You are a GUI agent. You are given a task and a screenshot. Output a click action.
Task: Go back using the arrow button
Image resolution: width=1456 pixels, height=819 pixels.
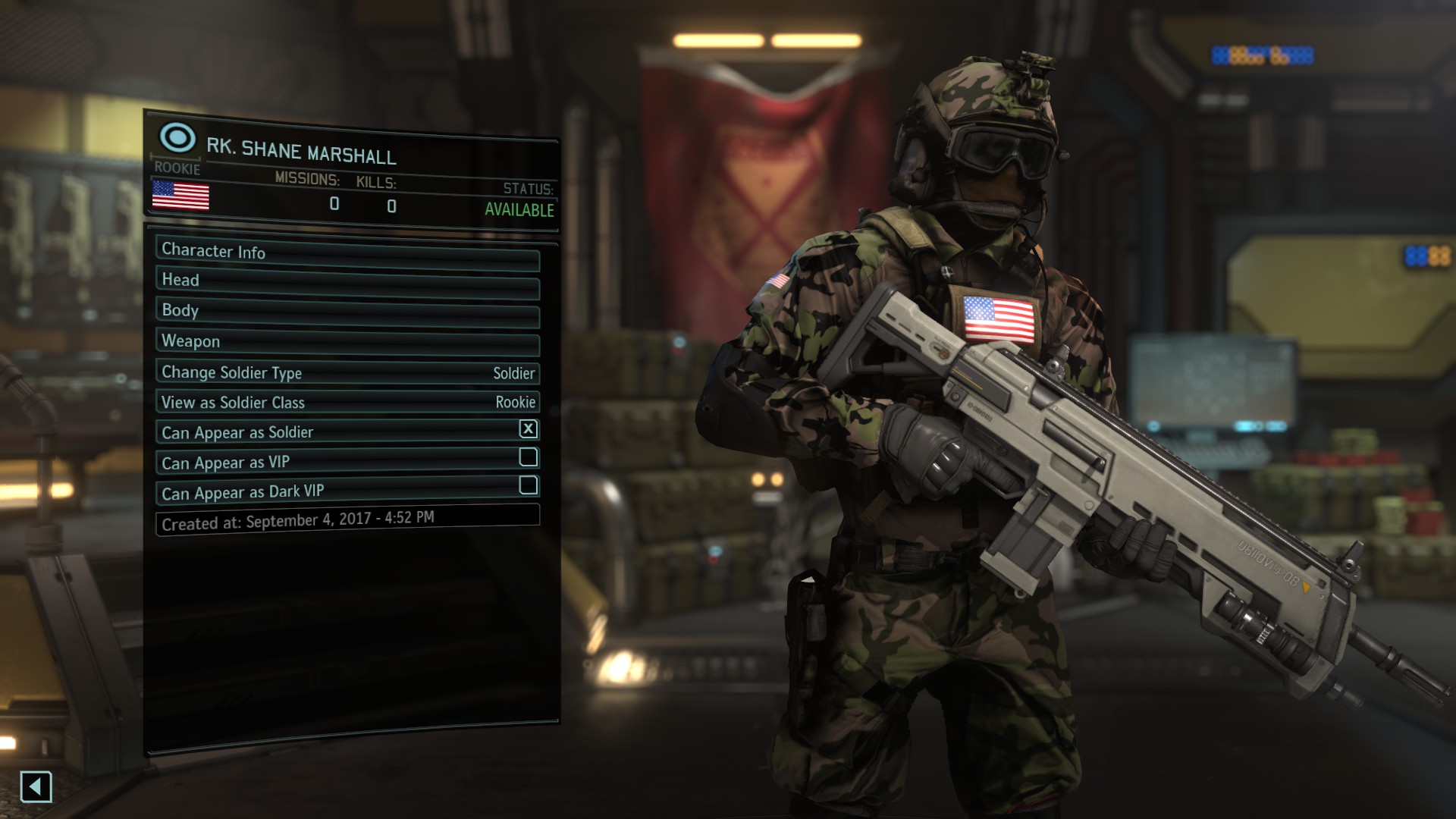point(36,786)
